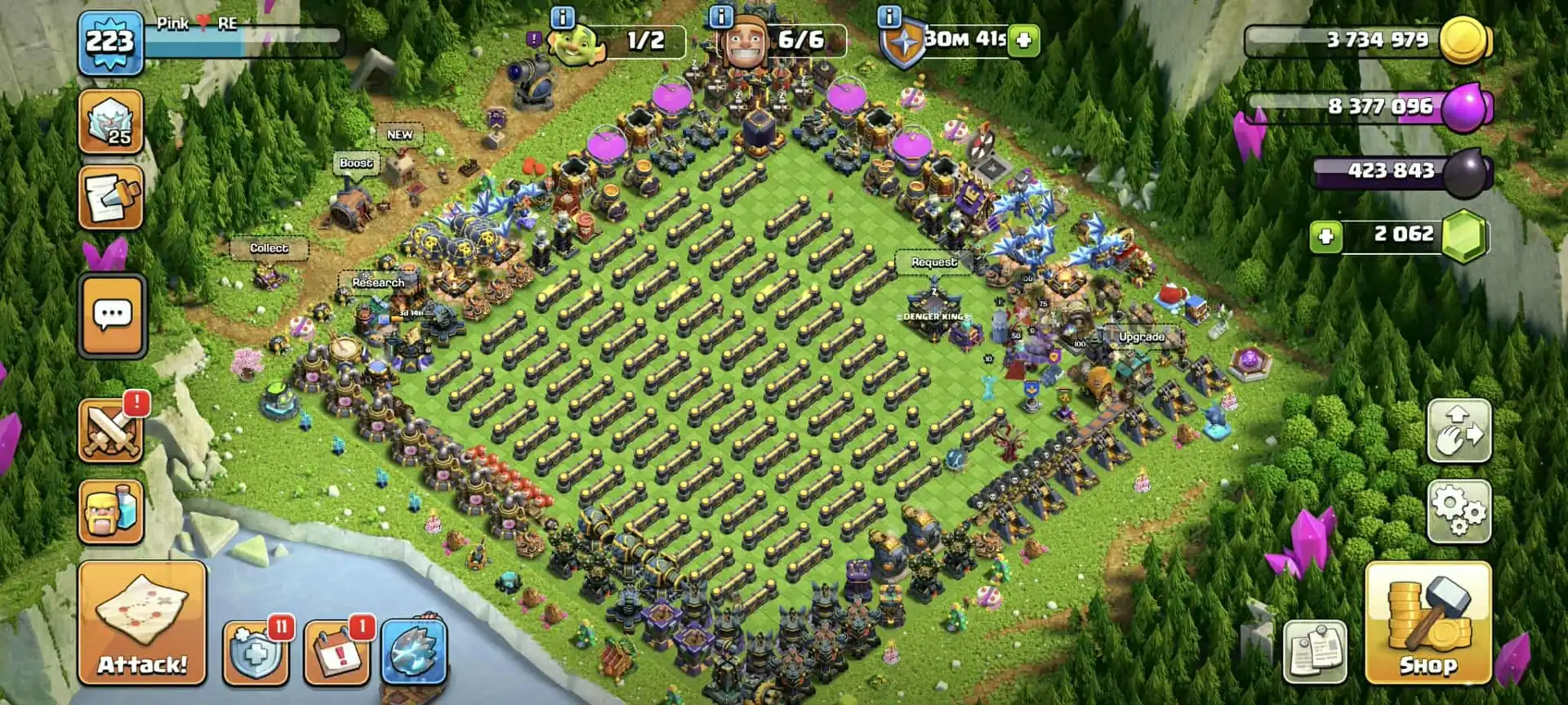The width and height of the screenshot is (1568, 705).
Task: Open the layout editor hand icon
Action: pyautogui.click(x=1460, y=432)
